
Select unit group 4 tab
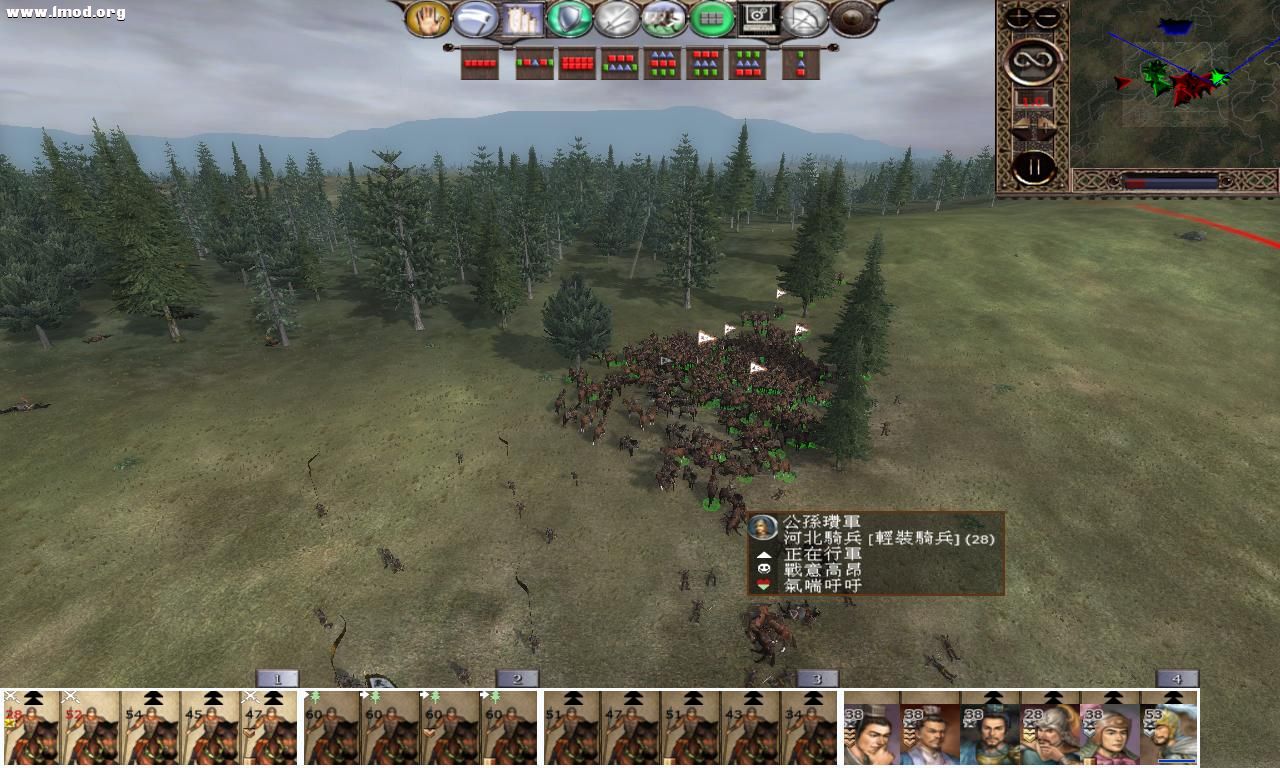point(1176,677)
